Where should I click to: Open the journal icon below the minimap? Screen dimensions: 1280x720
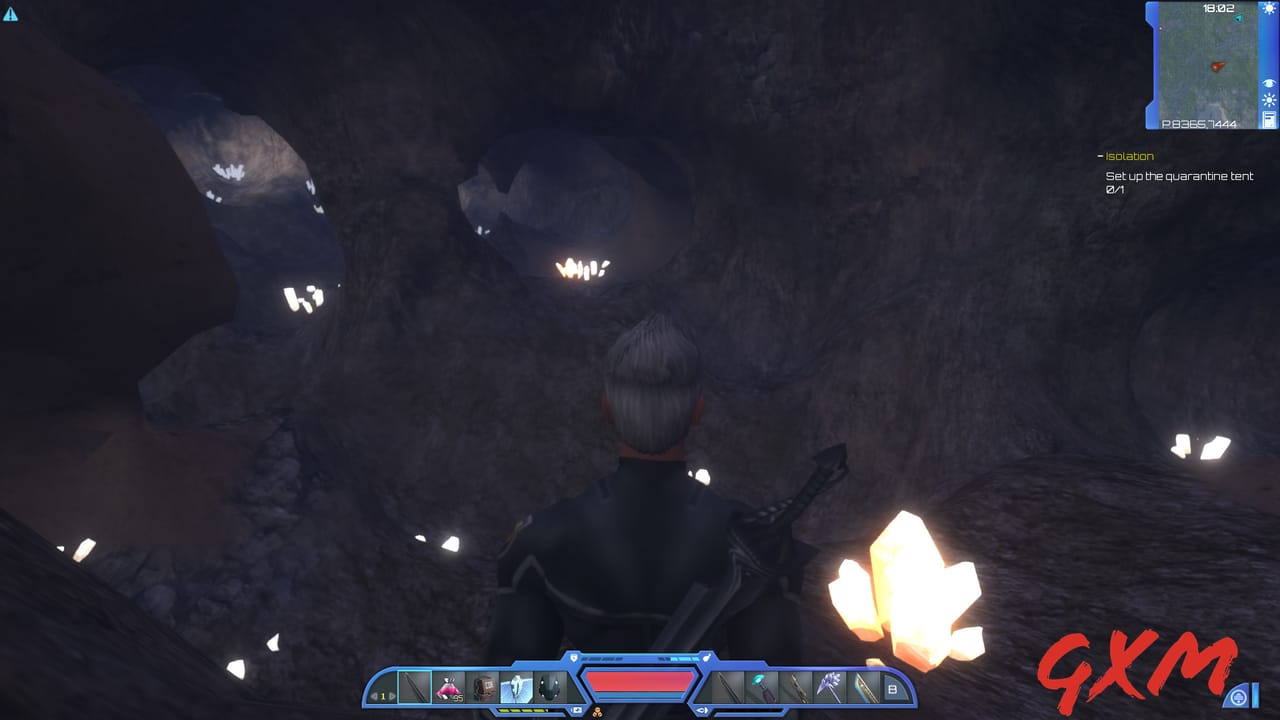(1270, 118)
